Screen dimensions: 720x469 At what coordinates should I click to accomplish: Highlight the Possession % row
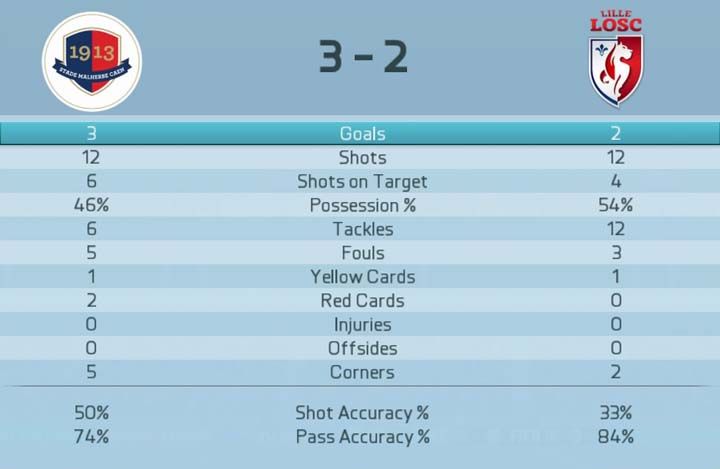(361, 205)
